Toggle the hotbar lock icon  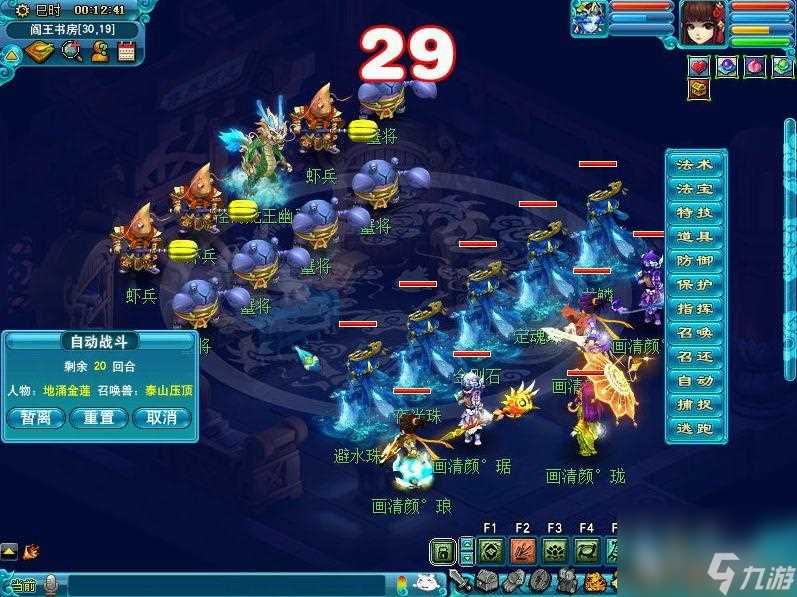[x=441, y=550]
